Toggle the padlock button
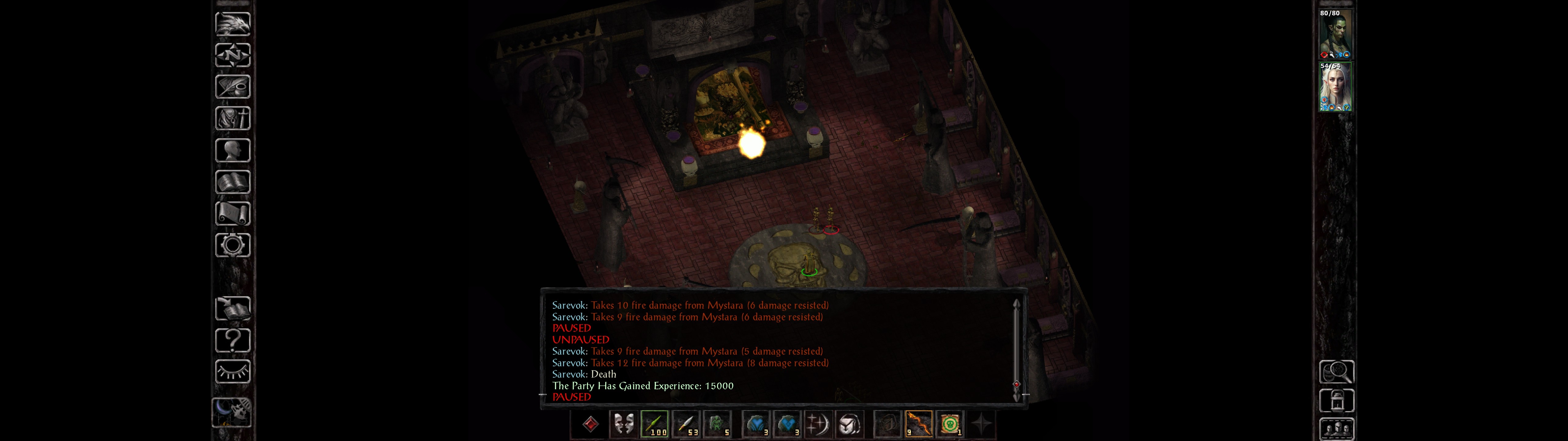 pos(1336,401)
